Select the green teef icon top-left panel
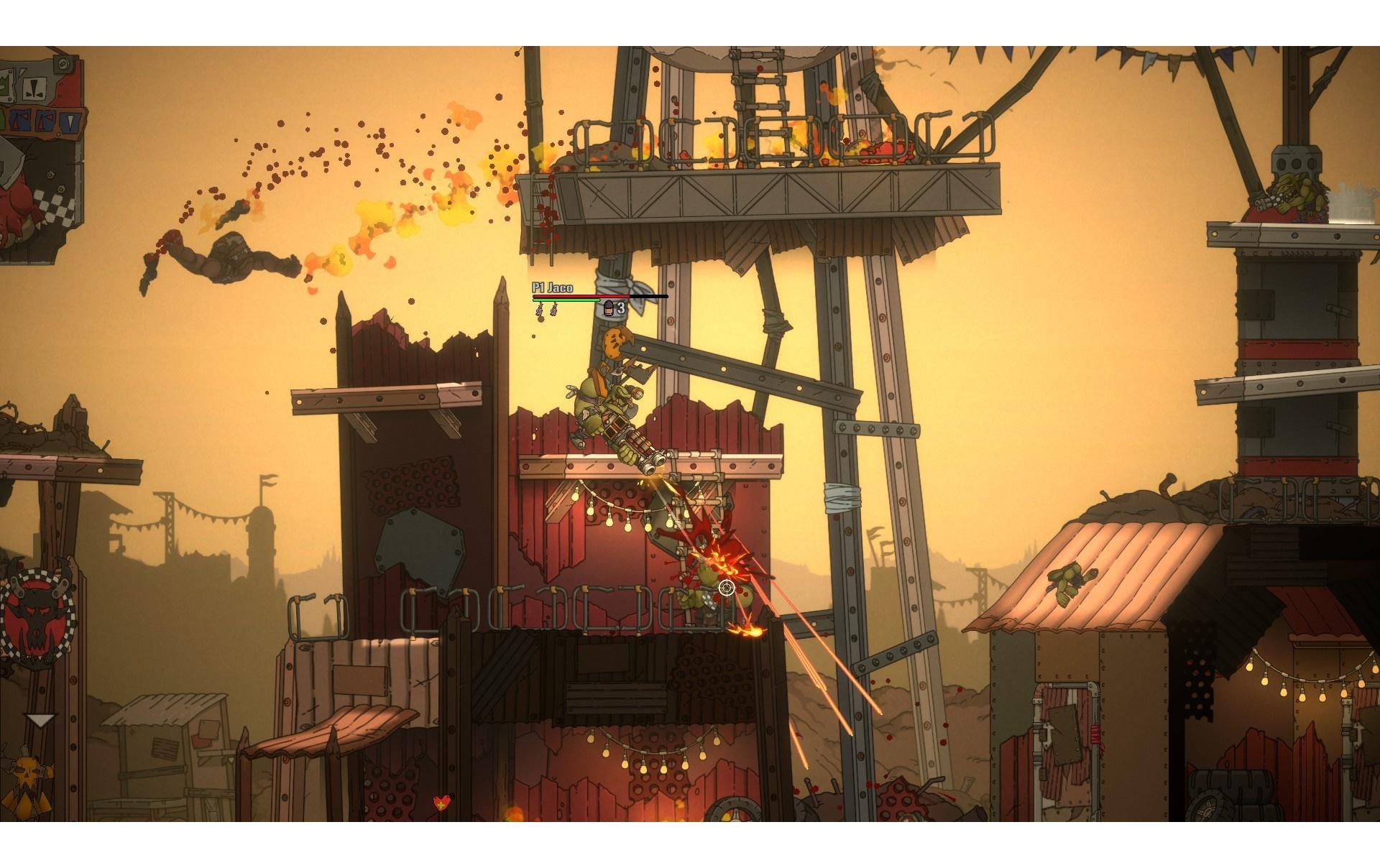Viewport: 1380px width, 868px height. click(x=4, y=86)
